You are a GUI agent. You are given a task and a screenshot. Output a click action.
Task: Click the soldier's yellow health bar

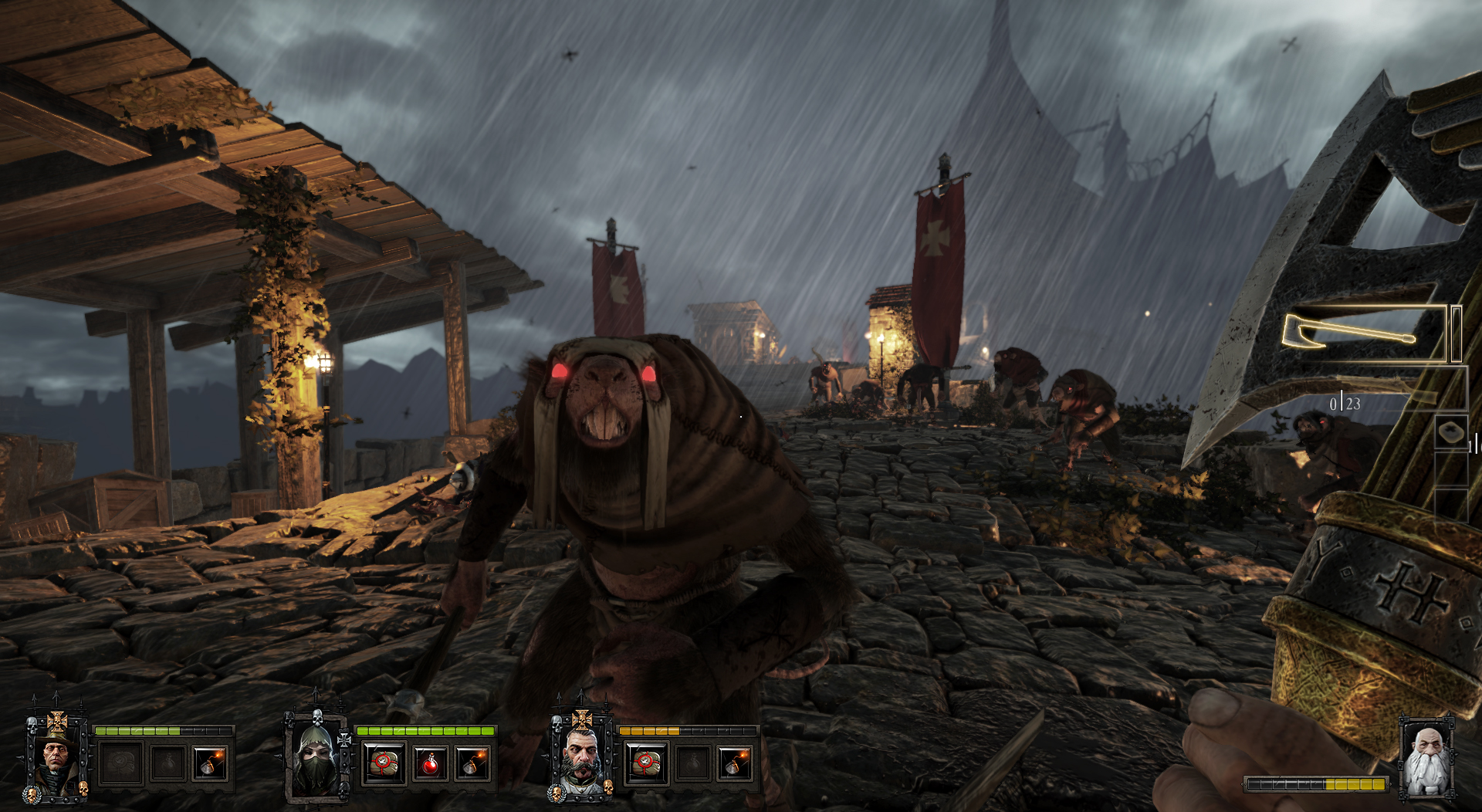coord(649,731)
